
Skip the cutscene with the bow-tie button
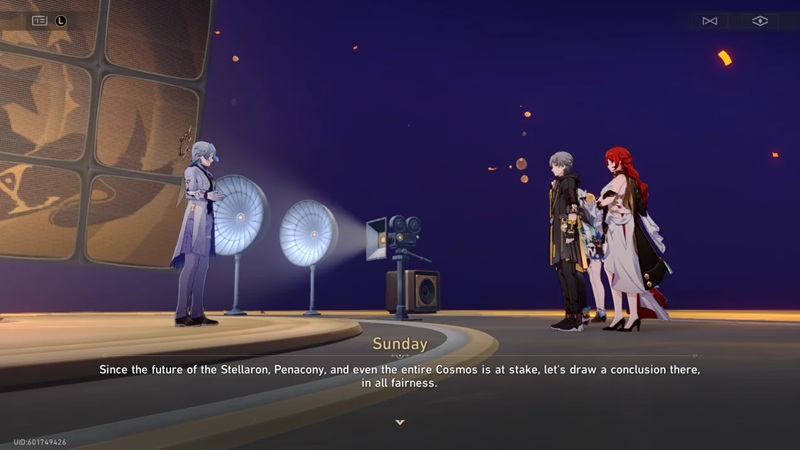(x=710, y=21)
